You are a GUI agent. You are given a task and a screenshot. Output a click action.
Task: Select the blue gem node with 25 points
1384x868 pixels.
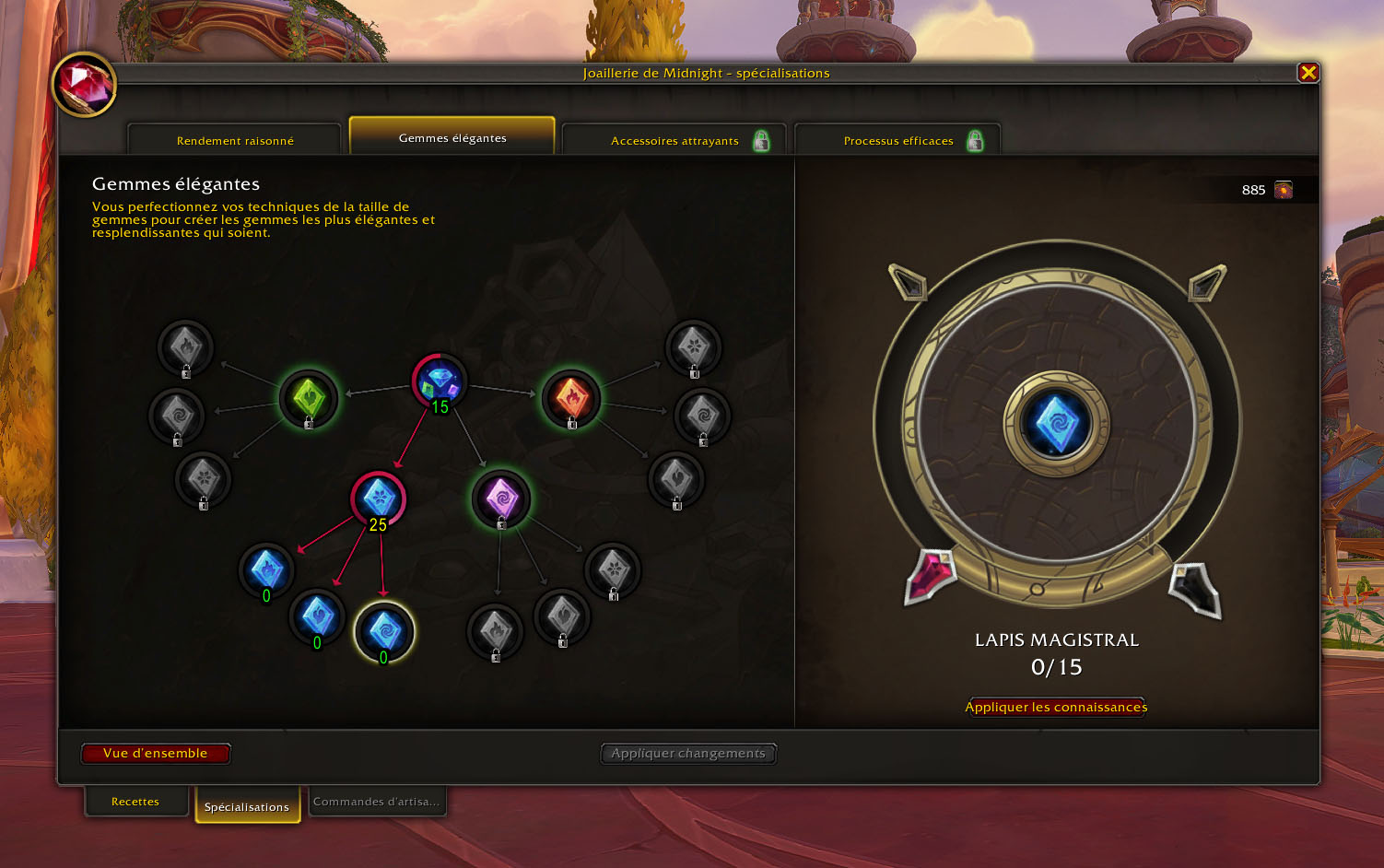point(379,499)
